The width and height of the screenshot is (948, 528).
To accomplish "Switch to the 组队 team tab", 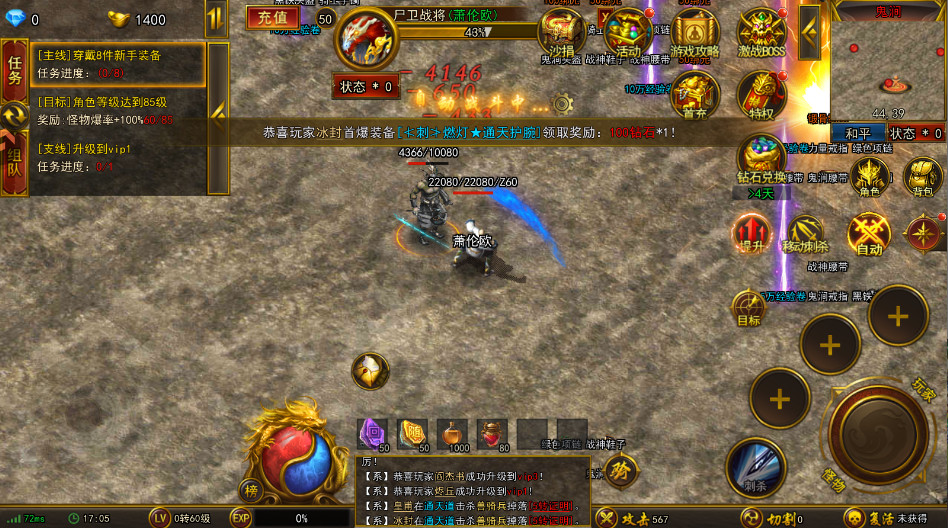I will pos(15,162).
